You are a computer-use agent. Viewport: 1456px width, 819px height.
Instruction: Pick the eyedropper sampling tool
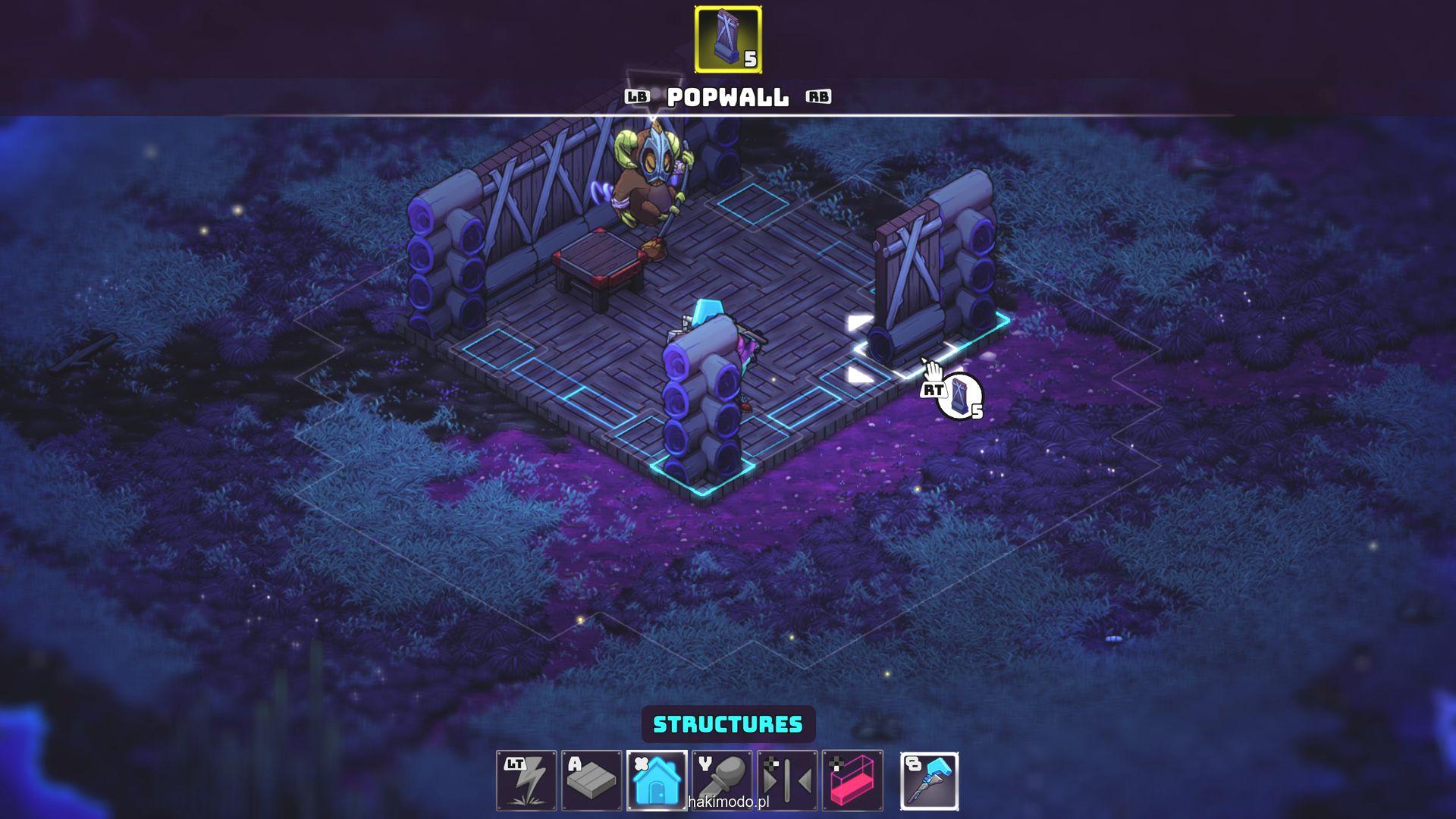[722, 780]
